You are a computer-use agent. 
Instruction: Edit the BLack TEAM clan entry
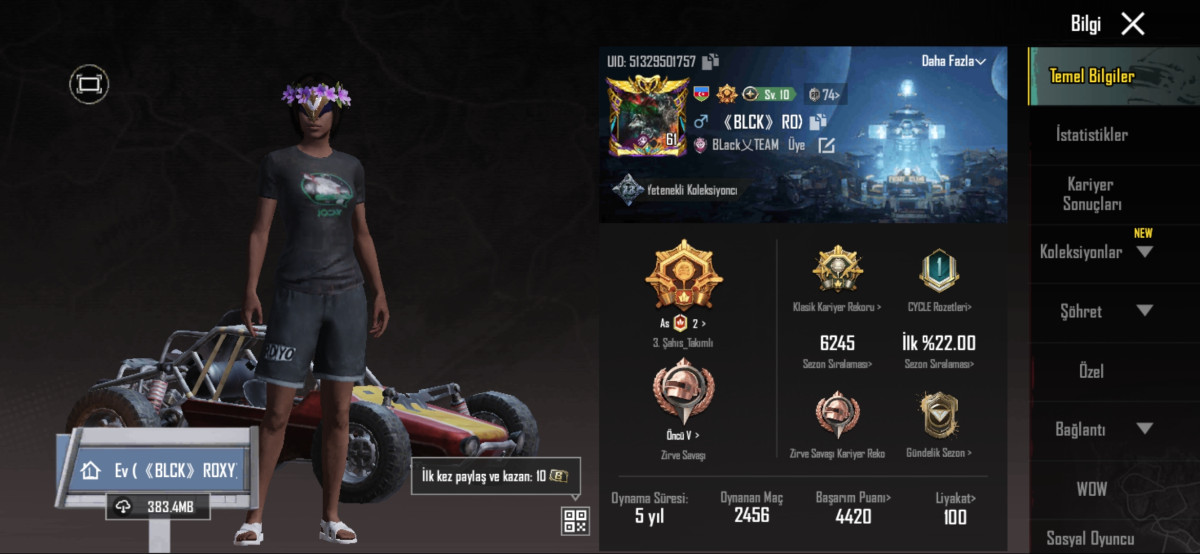click(x=826, y=145)
